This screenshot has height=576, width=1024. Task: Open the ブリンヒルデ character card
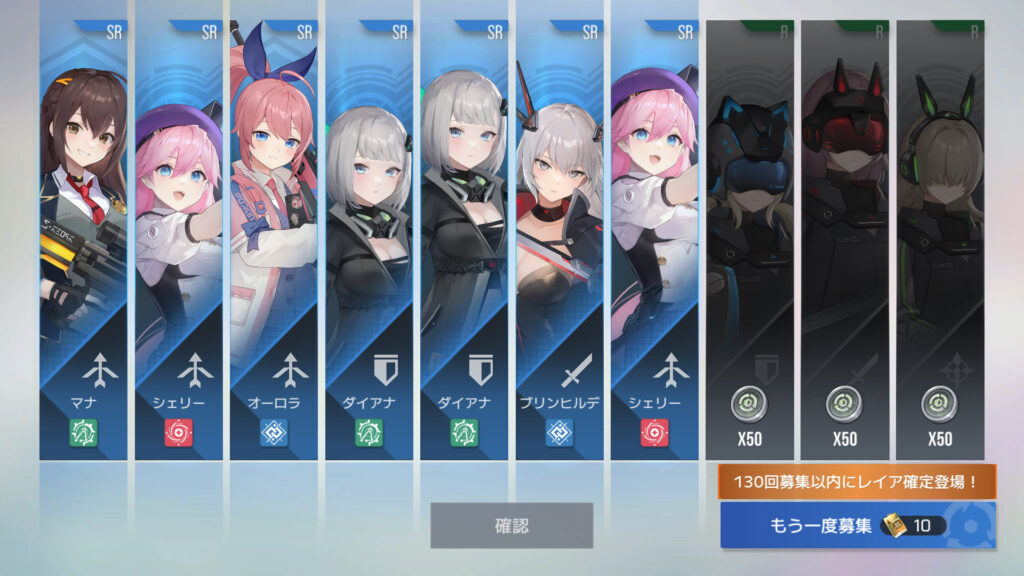pyautogui.click(x=559, y=240)
